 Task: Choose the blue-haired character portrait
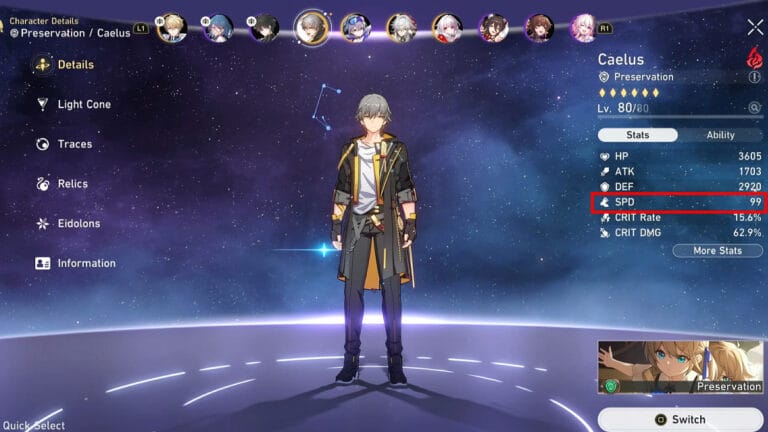click(219, 27)
